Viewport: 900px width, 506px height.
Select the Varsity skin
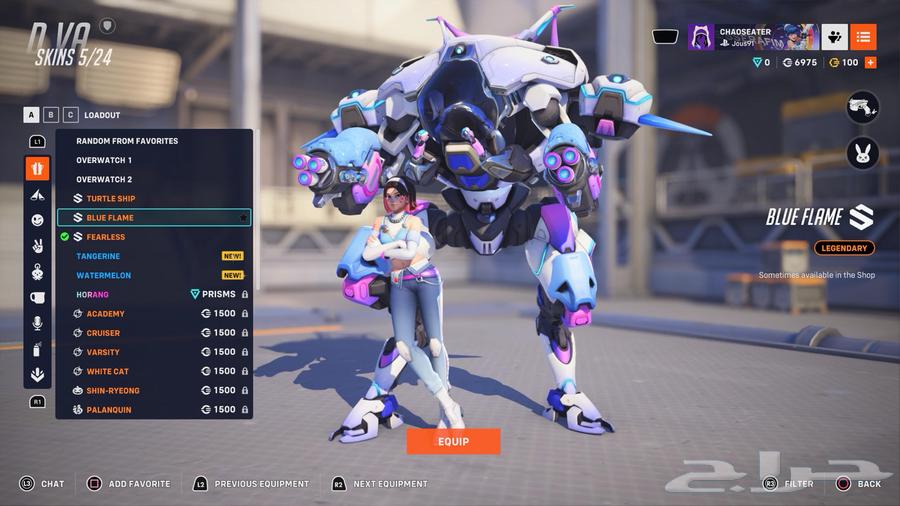pyautogui.click(x=103, y=352)
